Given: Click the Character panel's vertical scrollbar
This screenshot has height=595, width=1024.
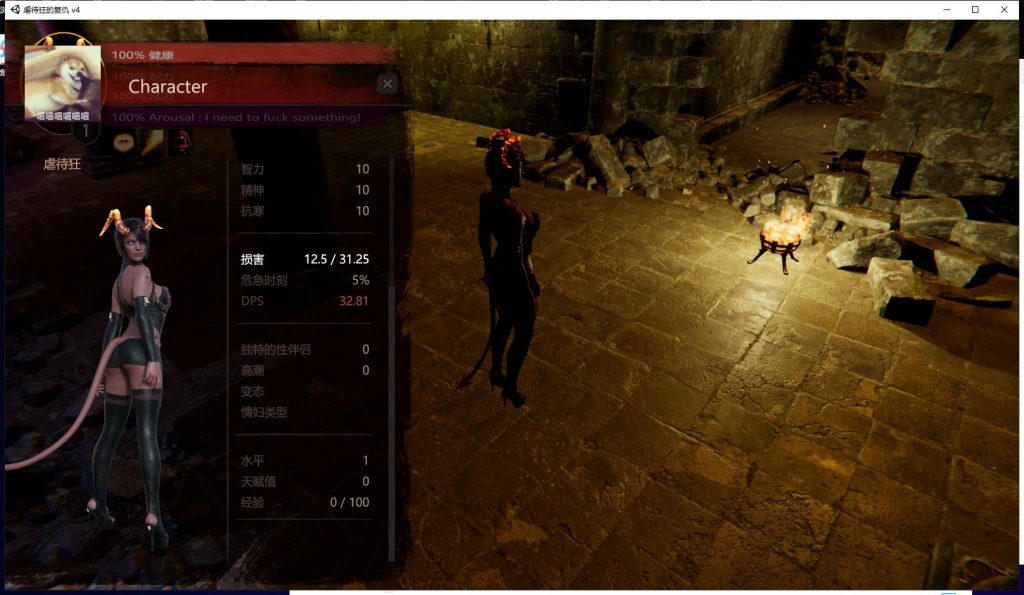Looking at the screenshot, I should coord(391,420).
